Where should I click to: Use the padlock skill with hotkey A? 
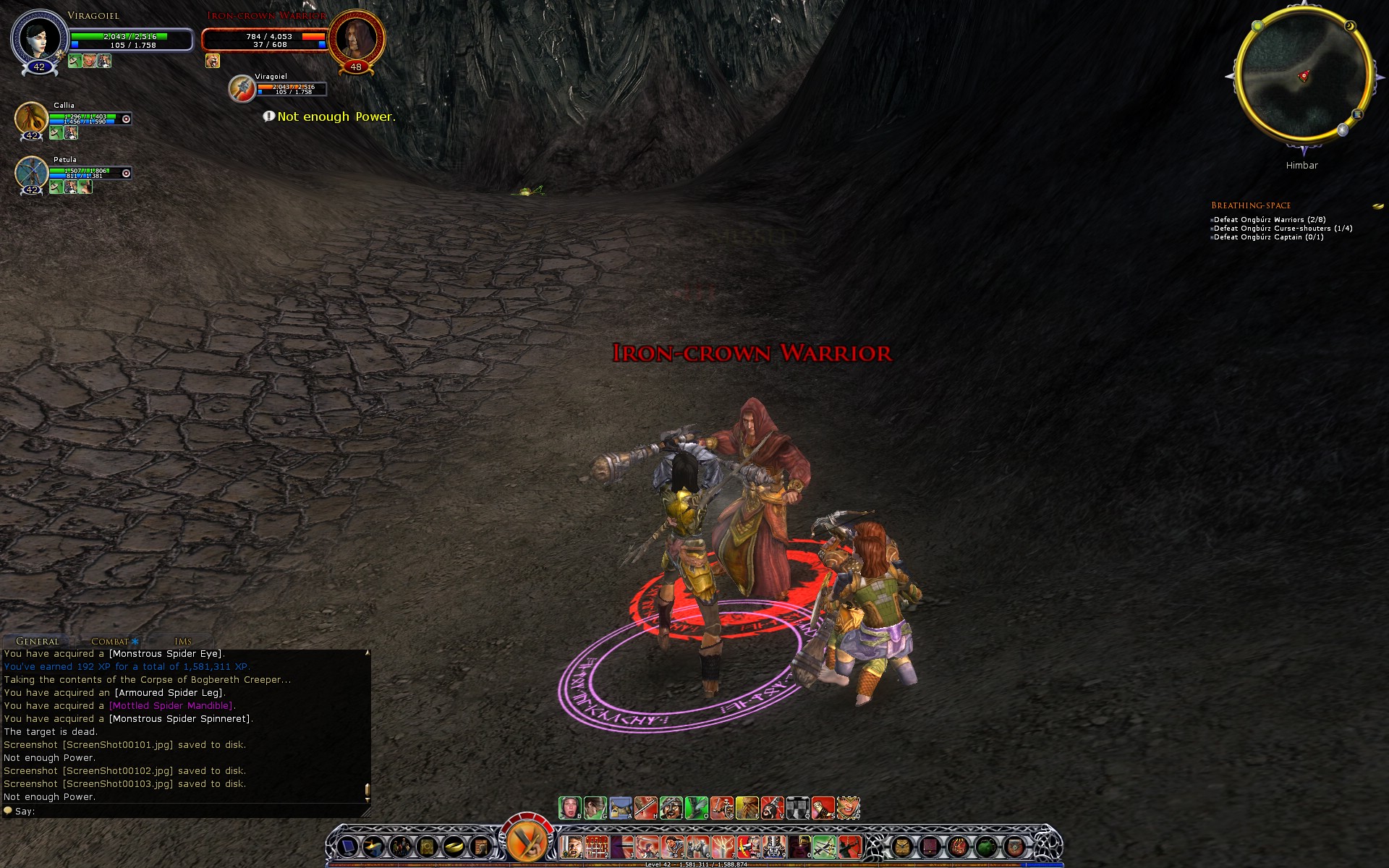point(621,807)
